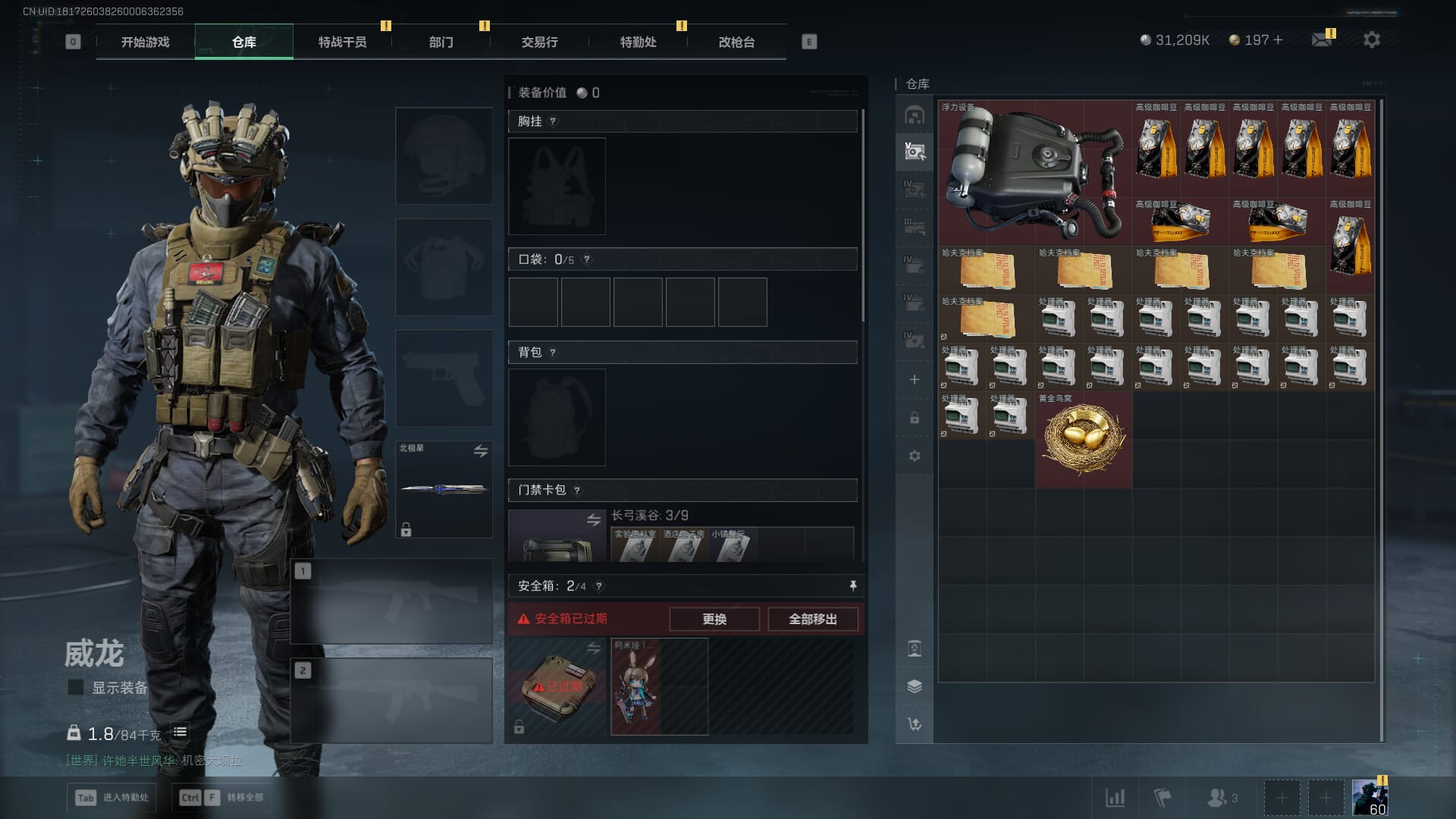This screenshot has width=1456, height=819.
Task: Go to the 部门 tab
Action: click(x=441, y=42)
